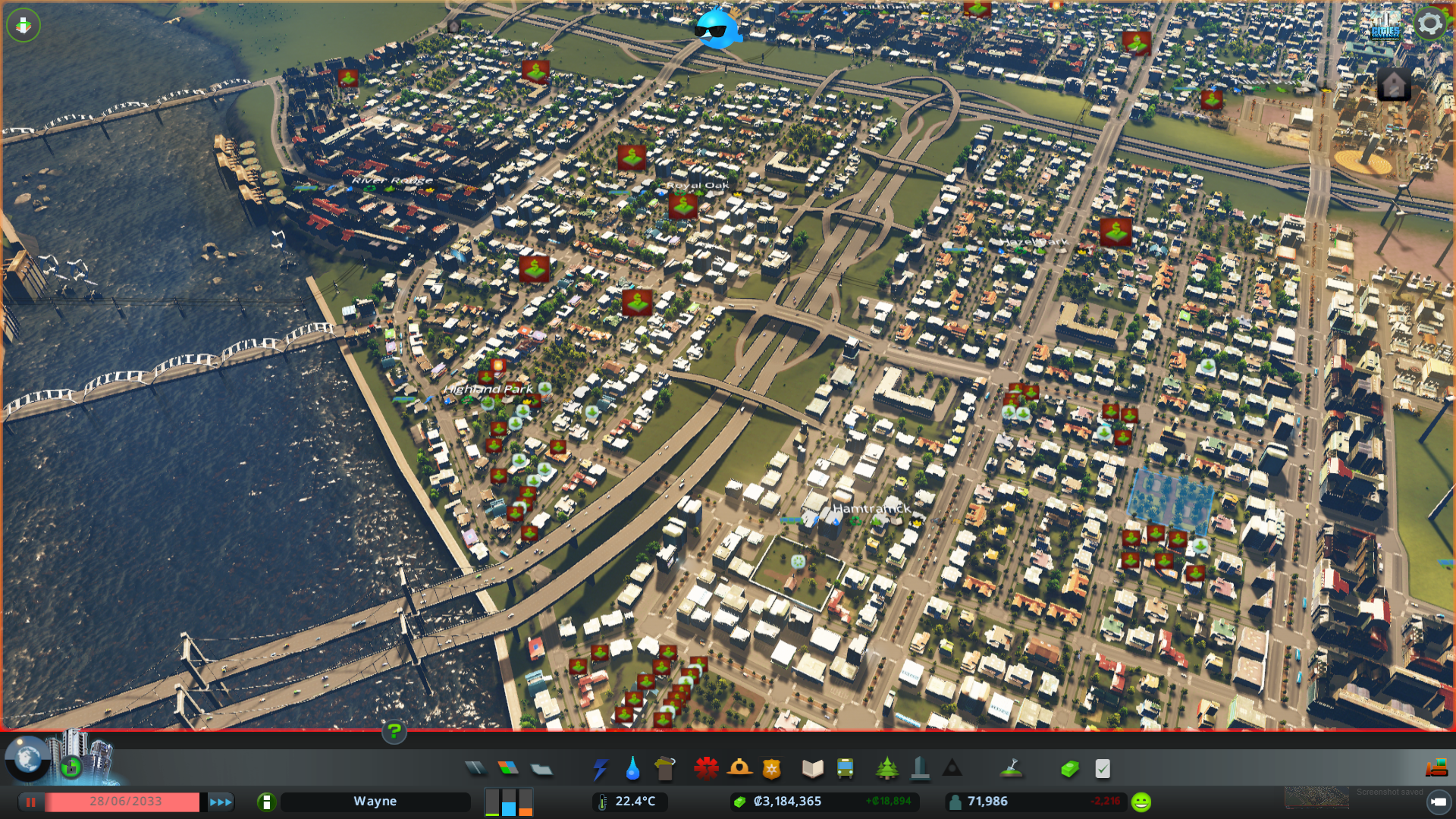Viewport: 1456px width, 819px height.
Task: Open the Roads construction menu
Action: coord(475,768)
